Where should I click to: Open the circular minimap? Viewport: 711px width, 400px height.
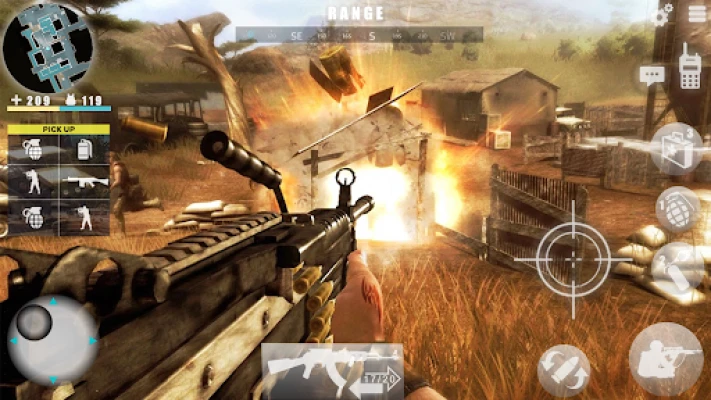coord(47,46)
